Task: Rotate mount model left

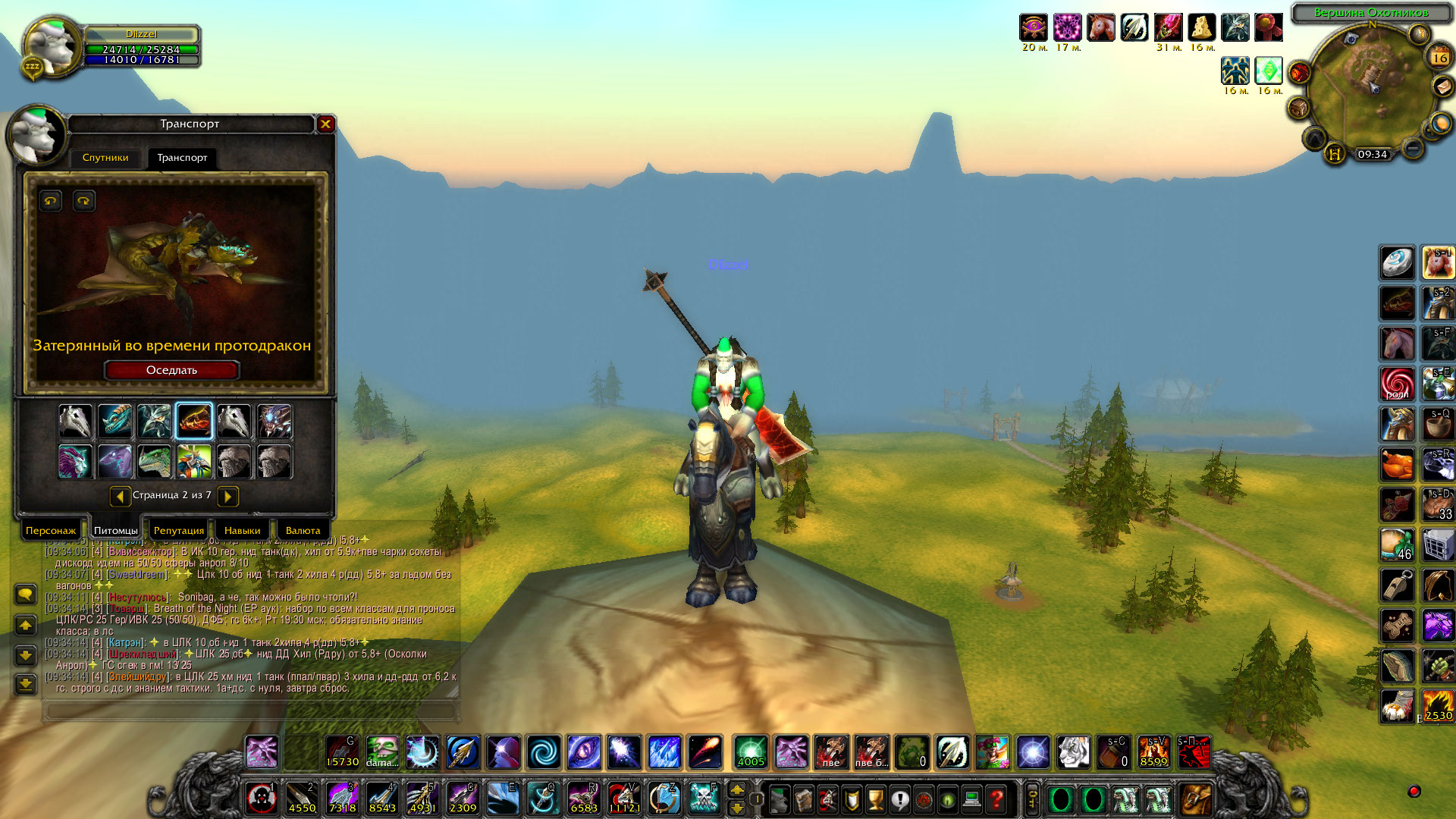Action: (x=51, y=201)
